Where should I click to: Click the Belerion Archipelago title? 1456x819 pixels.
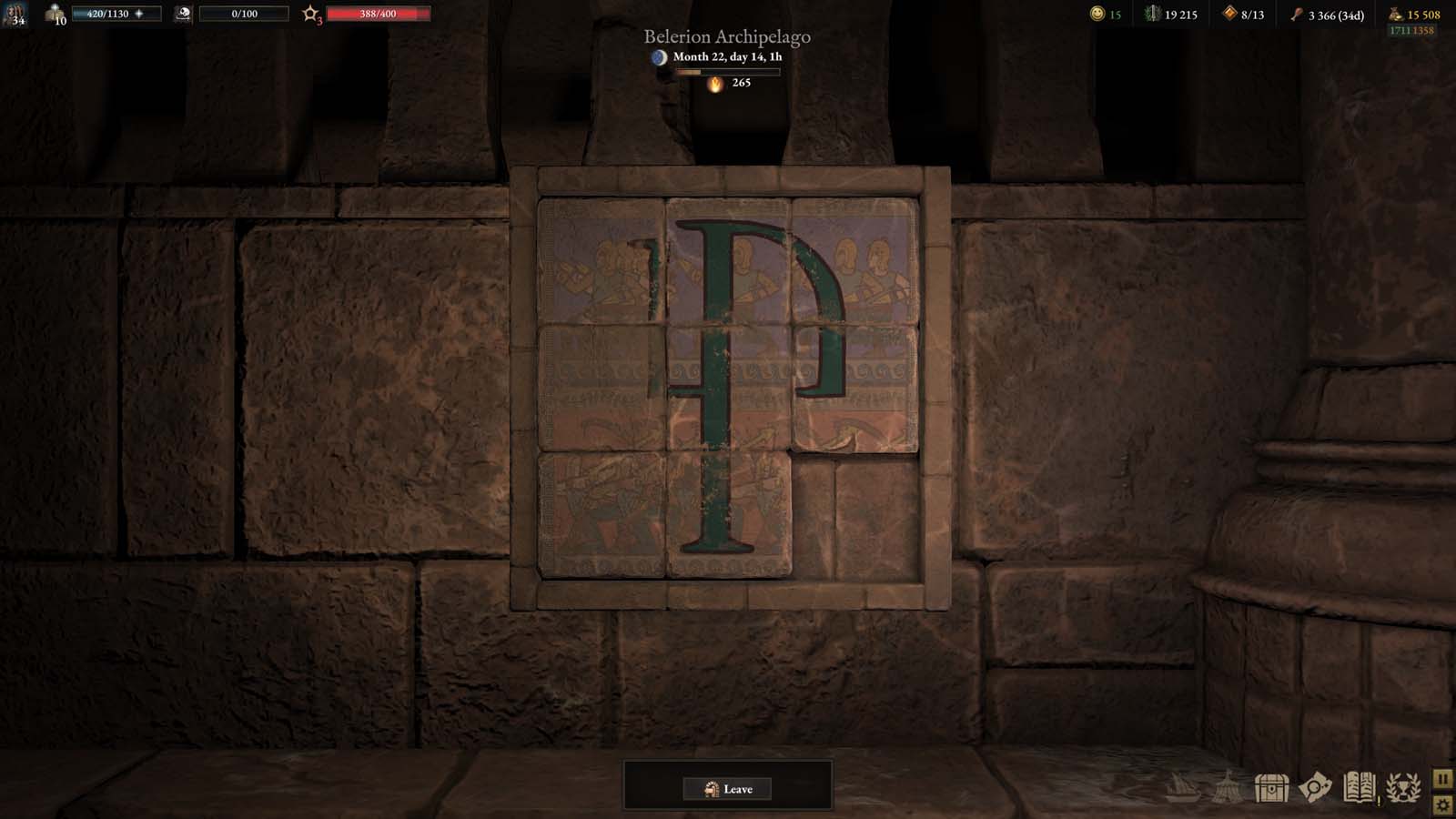pos(727,38)
